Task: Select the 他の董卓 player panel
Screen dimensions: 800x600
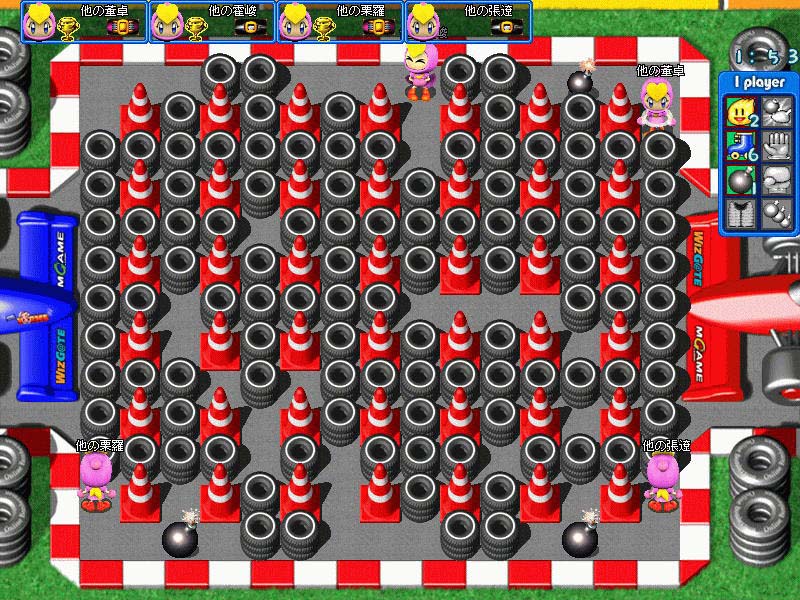Action: (x=84, y=22)
